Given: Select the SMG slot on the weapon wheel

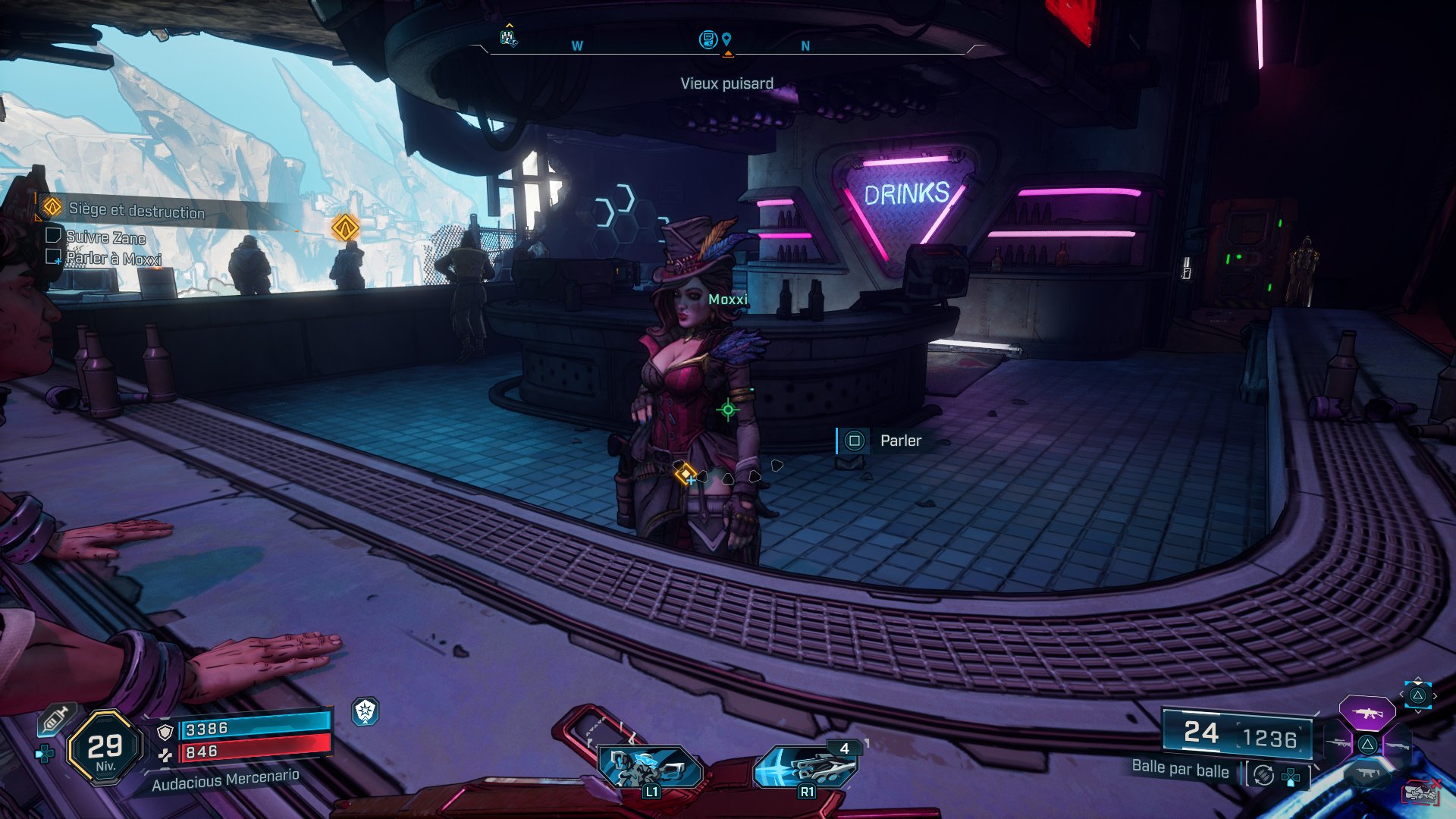Looking at the screenshot, I should click(1367, 771).
